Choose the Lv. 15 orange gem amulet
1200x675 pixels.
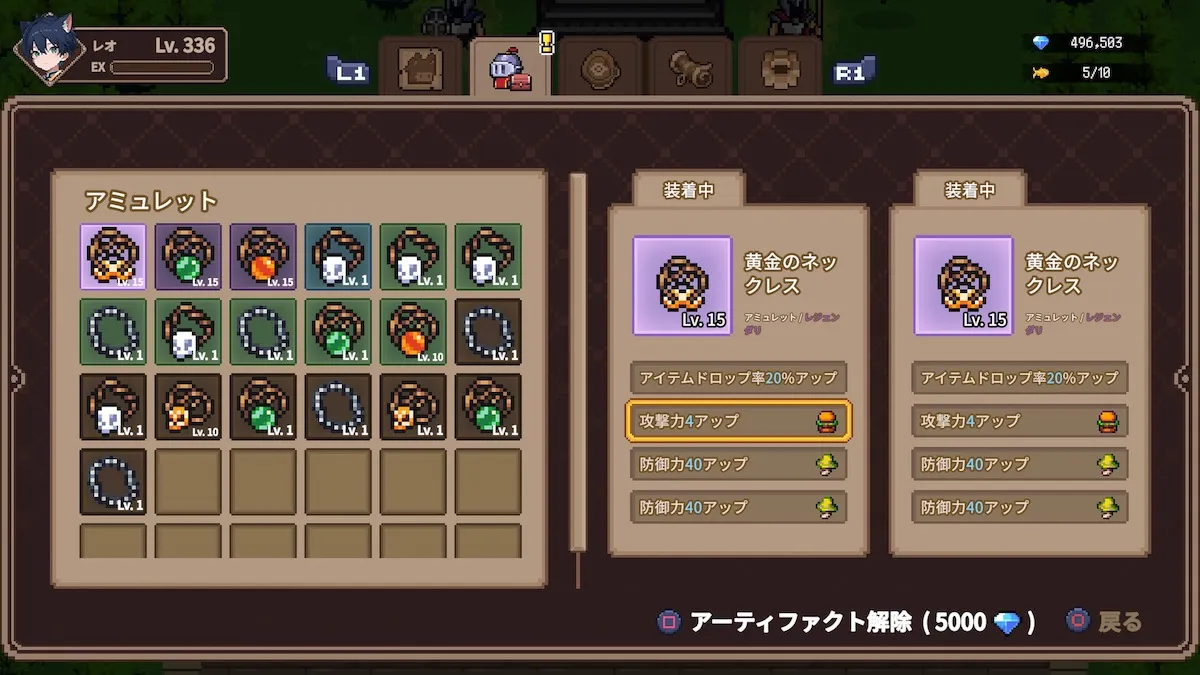[x=263, y=257]
